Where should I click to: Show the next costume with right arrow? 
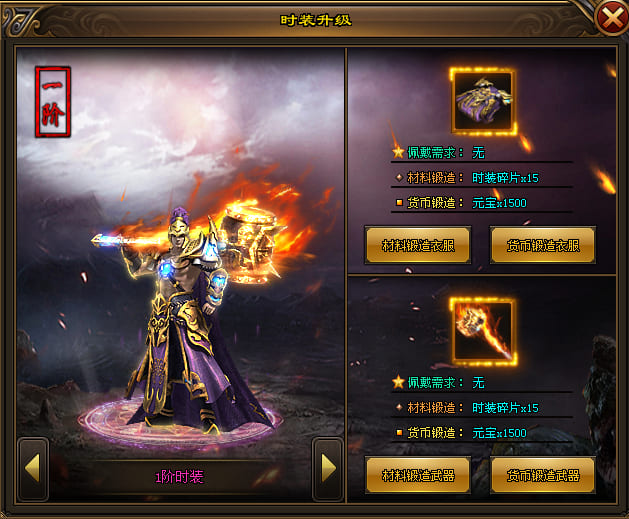327,465
